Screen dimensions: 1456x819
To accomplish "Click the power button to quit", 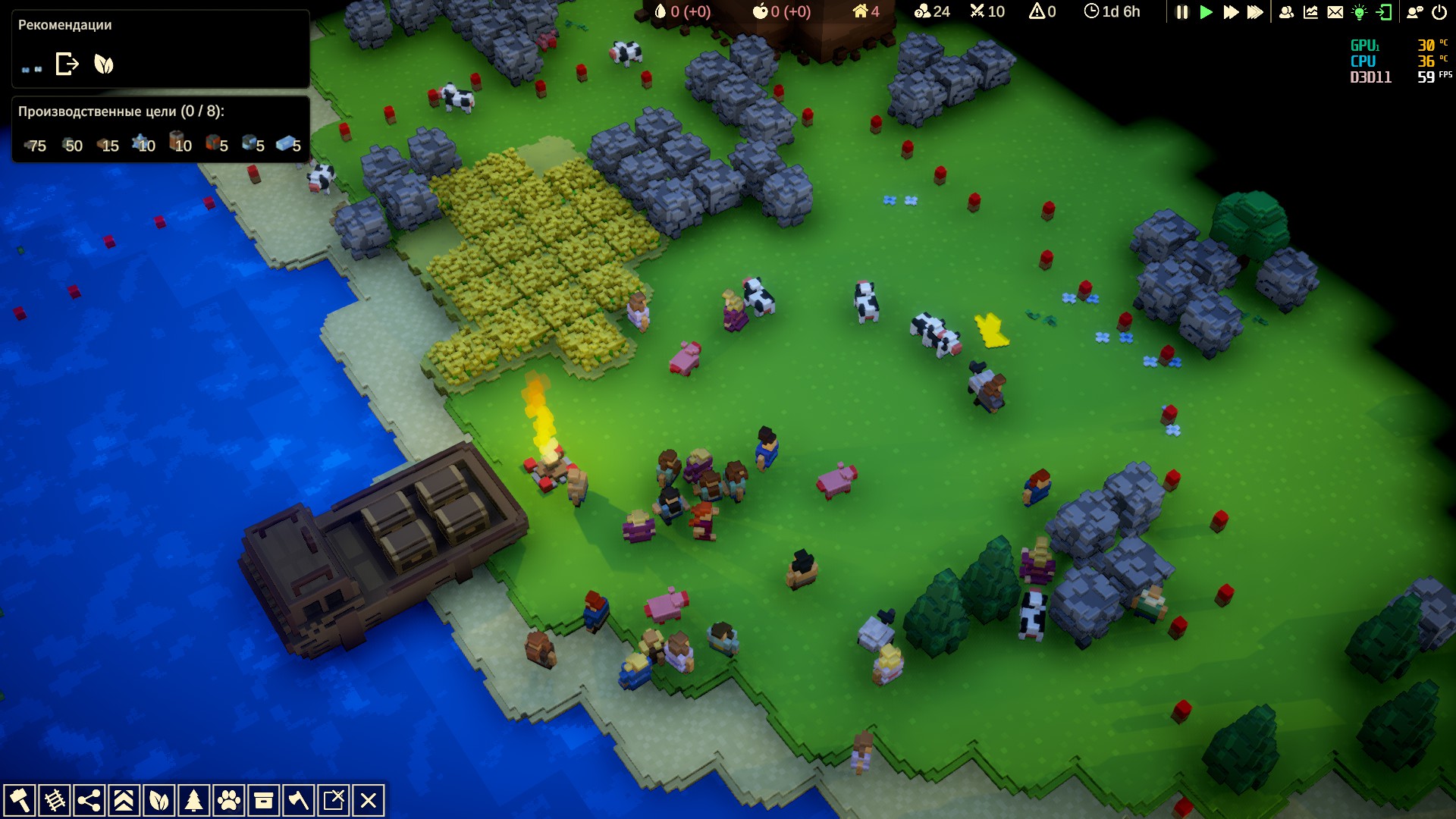I will click(1439, 12).
